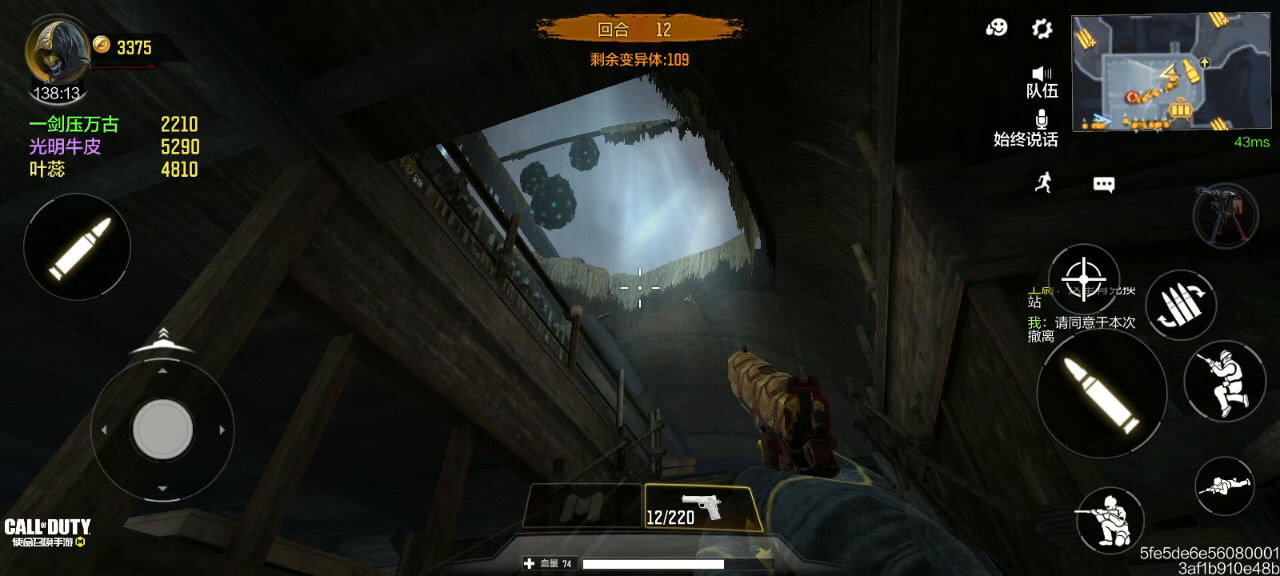The width and height of the screenshot is (1280, 576).
Task: Select the golden pistol weapon slot
Action: point(702,507)
